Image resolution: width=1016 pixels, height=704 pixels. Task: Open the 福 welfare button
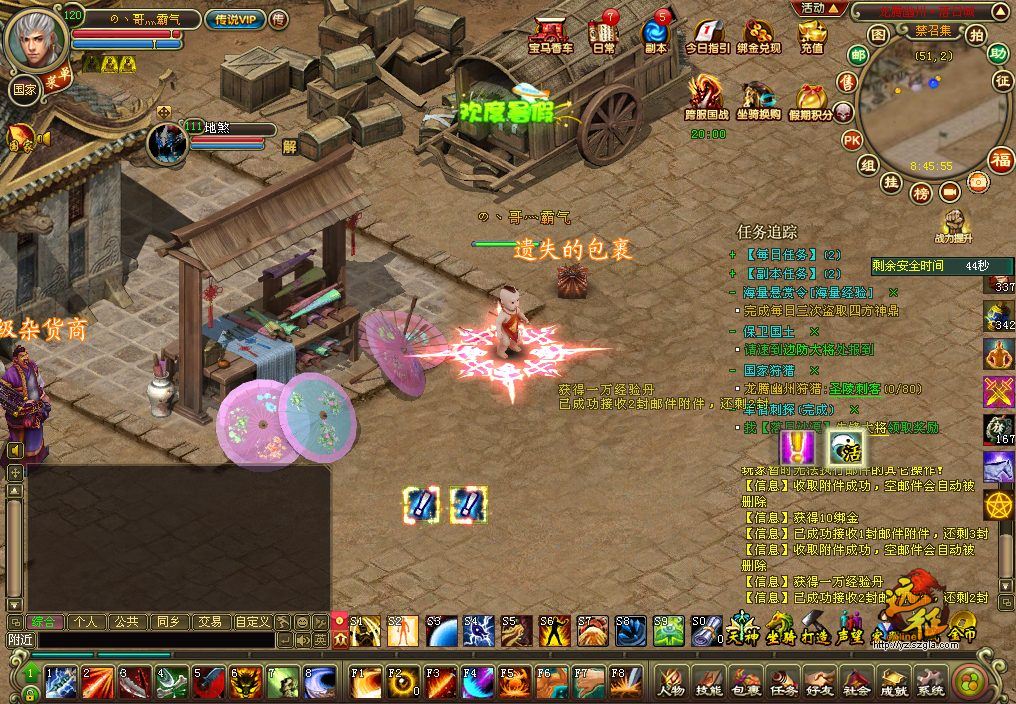point(1000,160)
